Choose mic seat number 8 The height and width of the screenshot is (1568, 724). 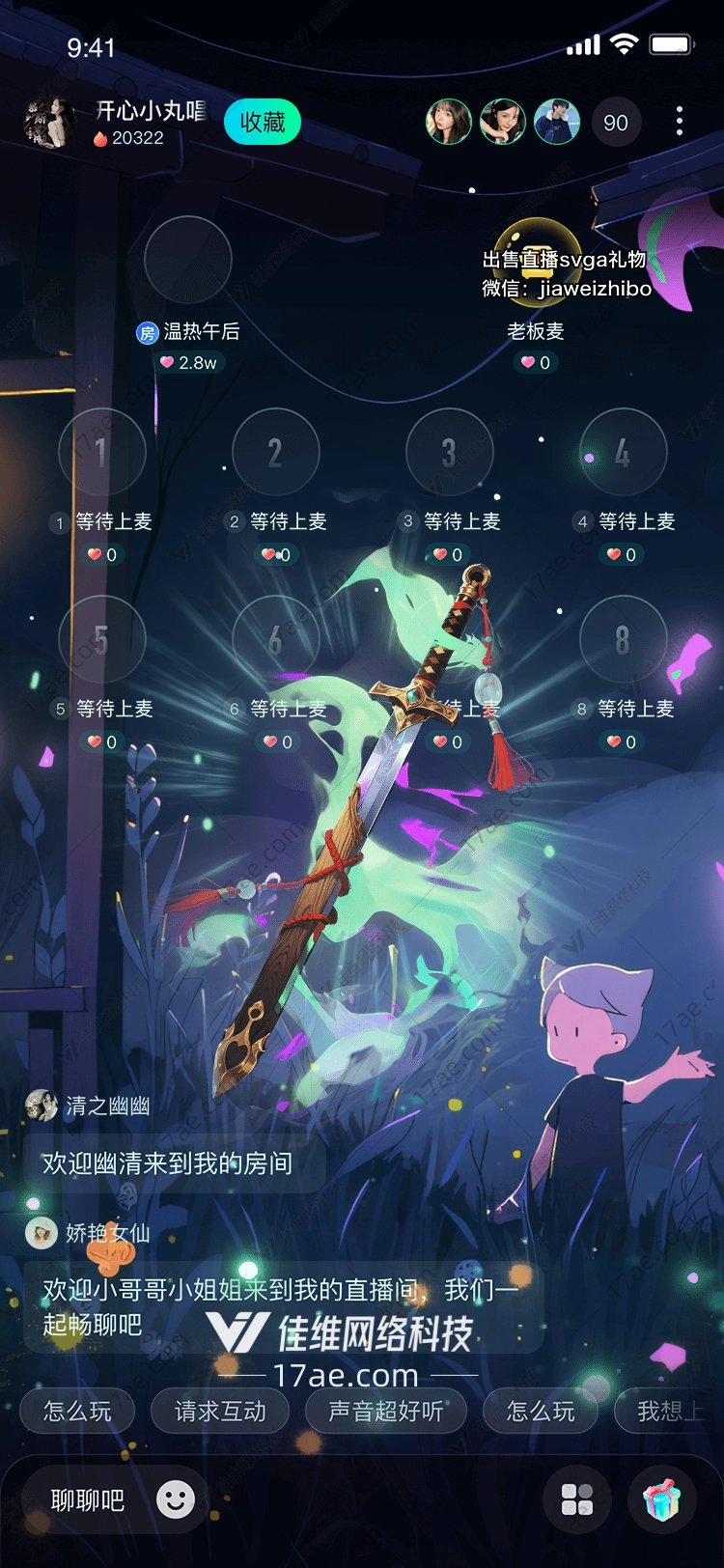pos(623,639)
